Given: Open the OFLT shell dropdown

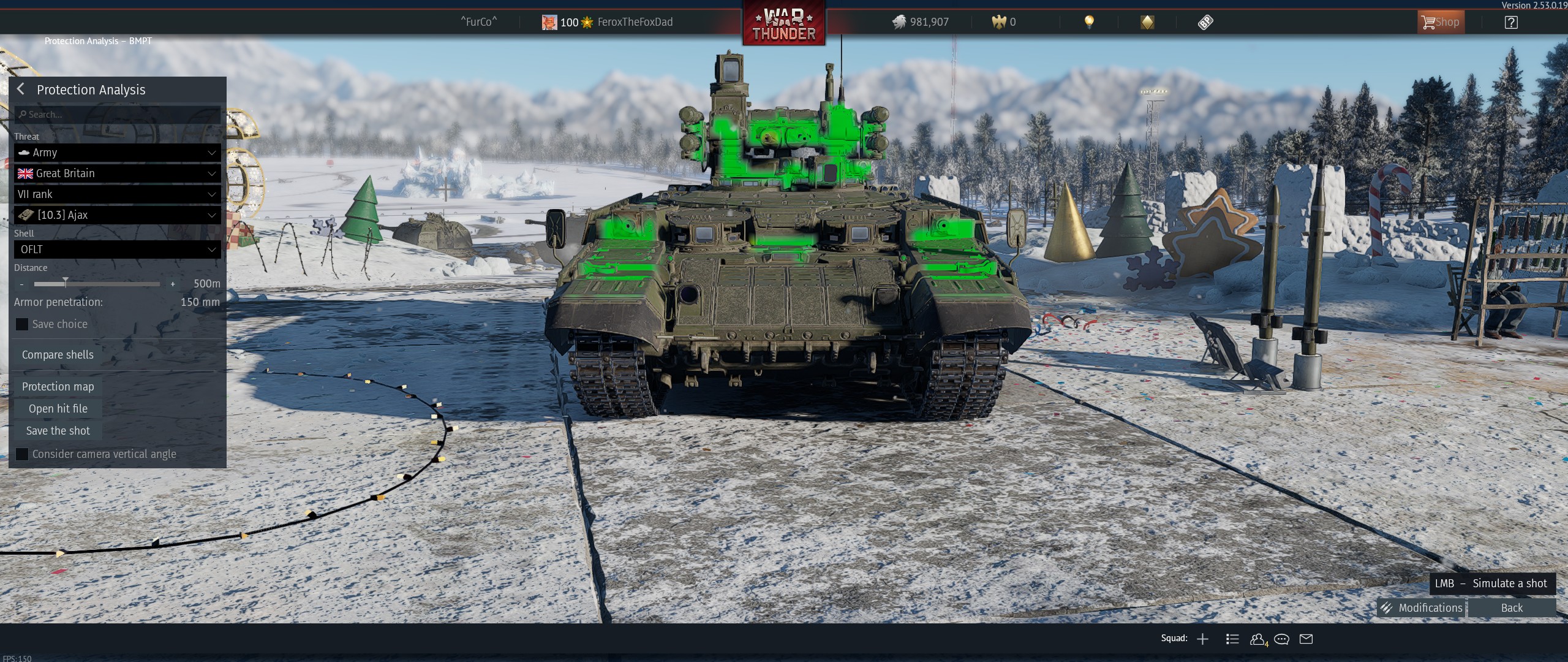Looking at the screenshot, I should tap(118, 249).
